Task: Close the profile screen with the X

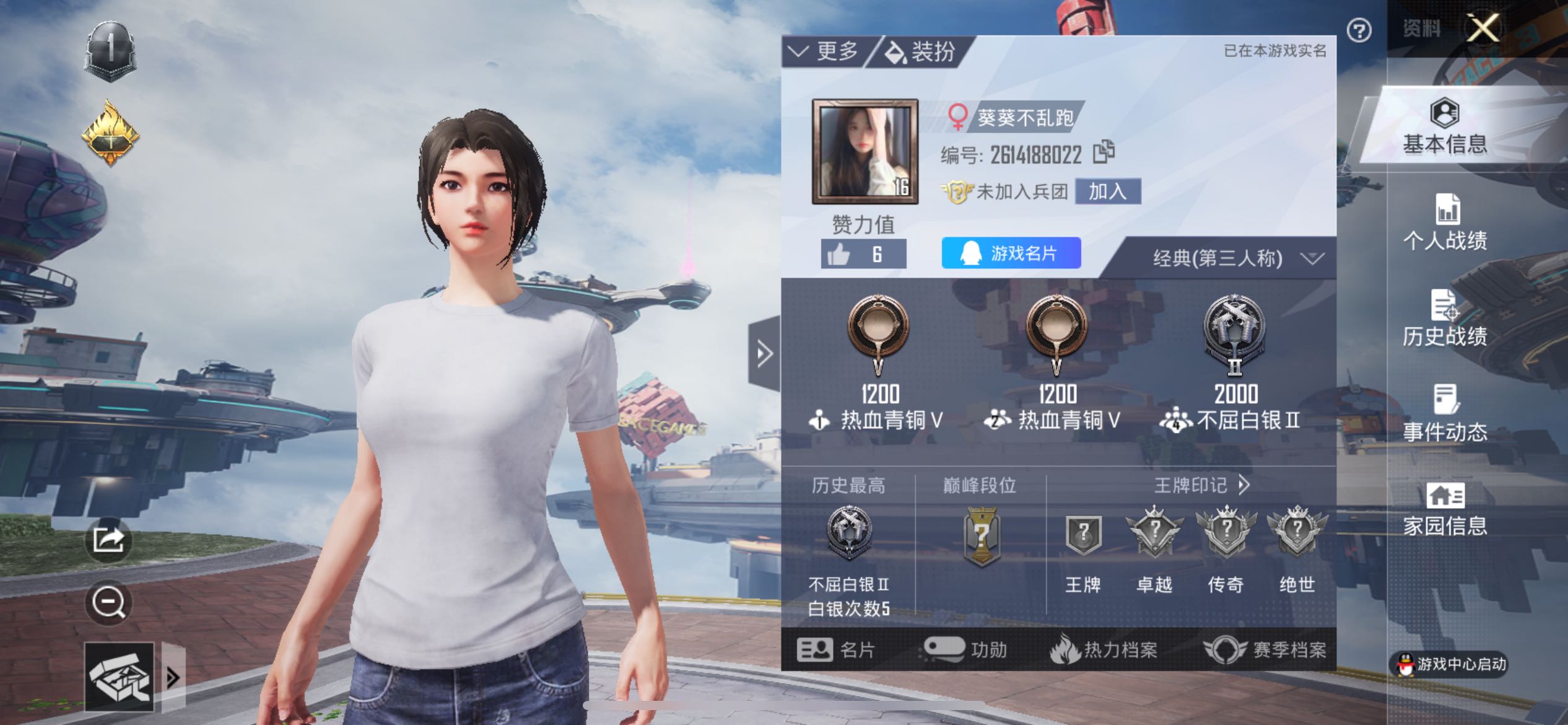Action: (x=1483, y=29)
